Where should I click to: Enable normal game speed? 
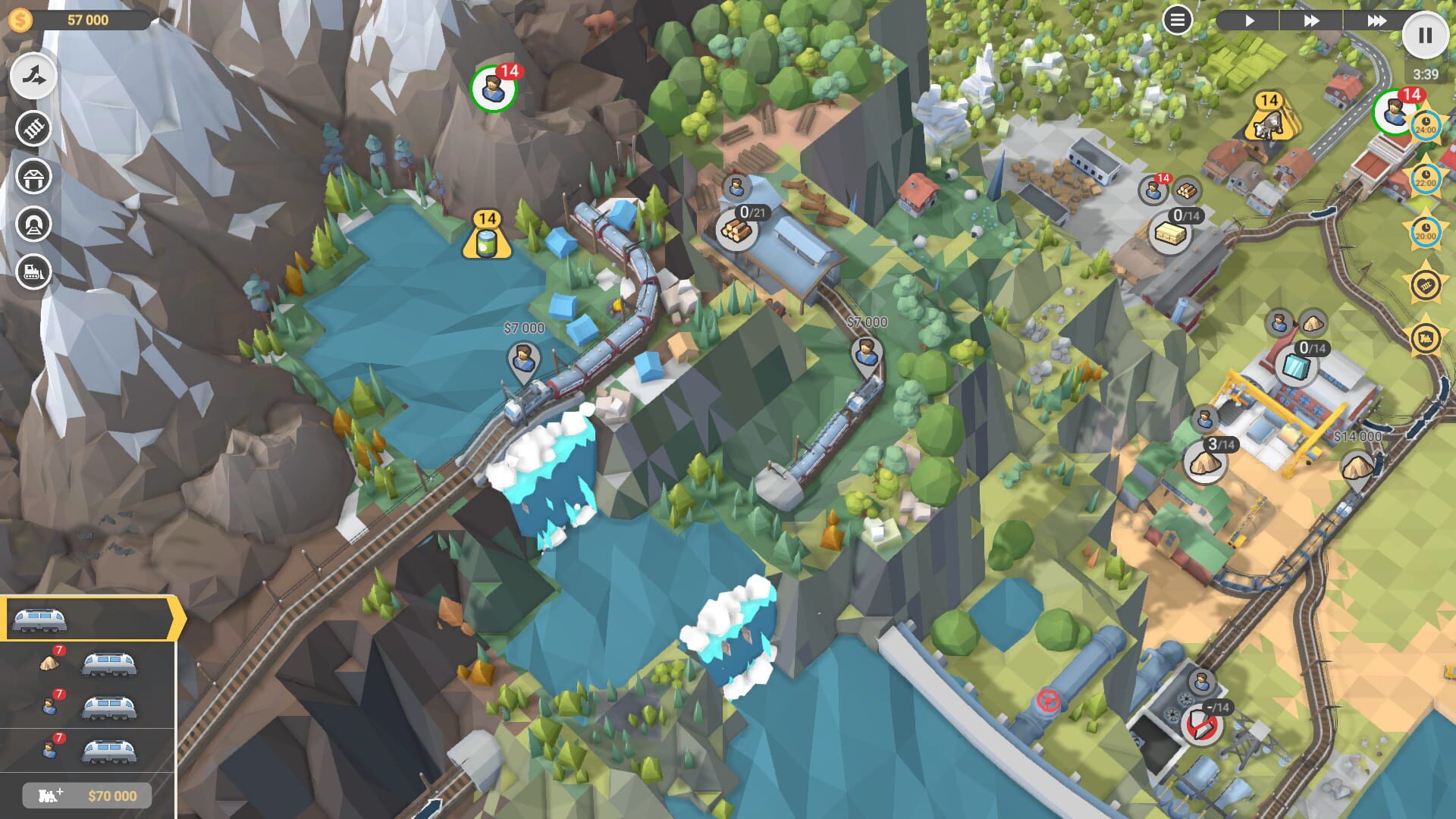(1251, 21)
